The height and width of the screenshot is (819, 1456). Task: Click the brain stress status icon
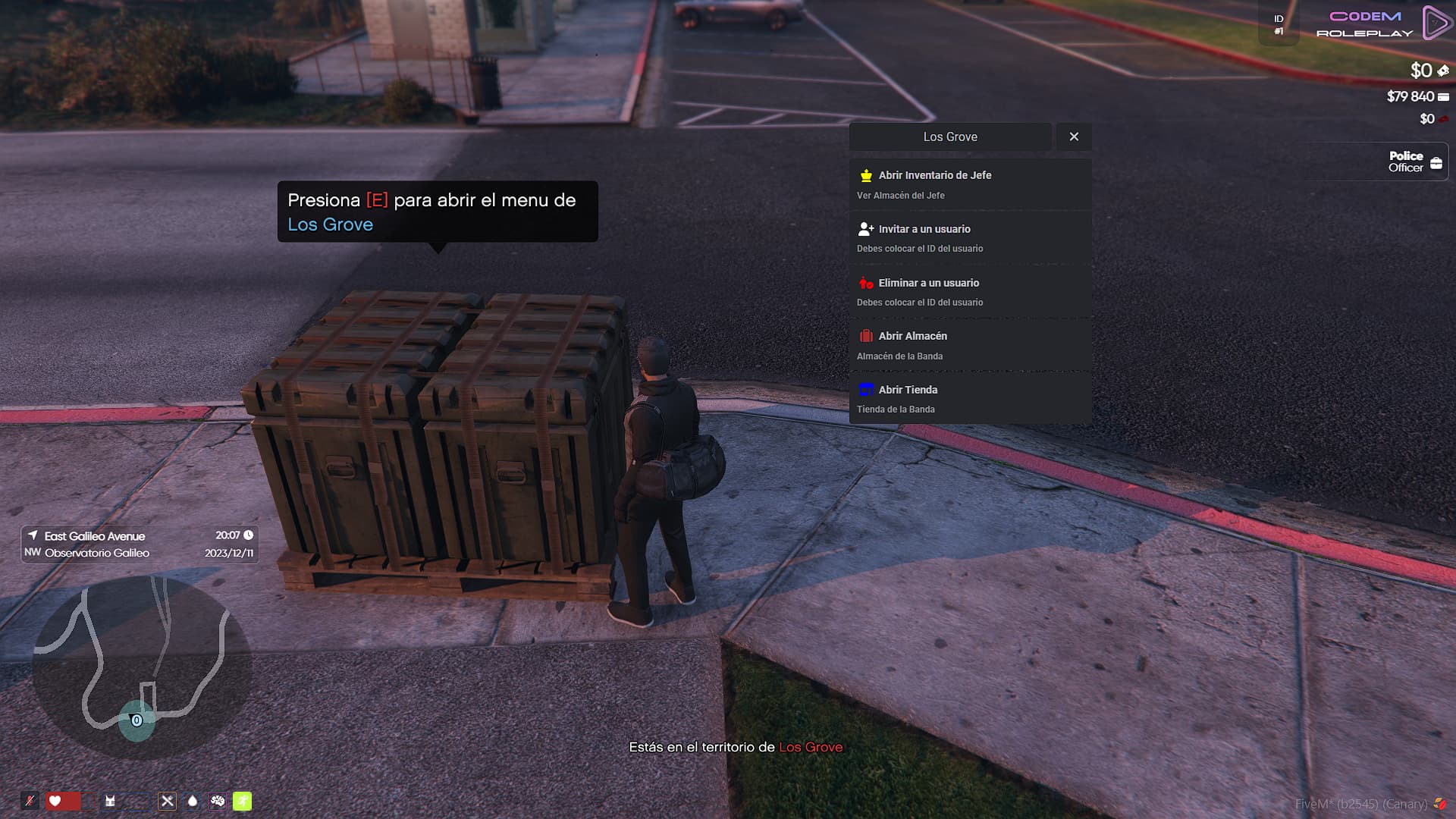coord(218,801)
